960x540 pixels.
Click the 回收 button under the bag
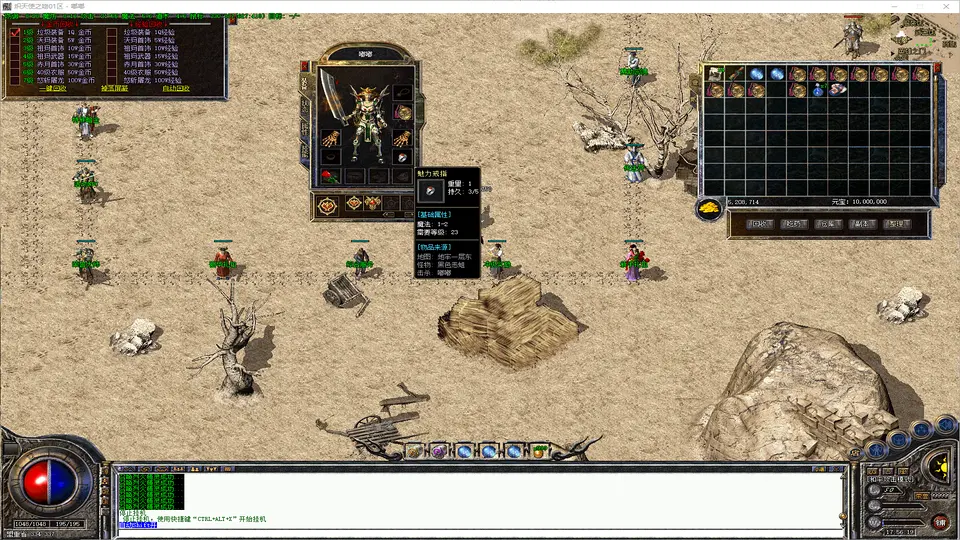pyautogui.click(x=764, y=225)
